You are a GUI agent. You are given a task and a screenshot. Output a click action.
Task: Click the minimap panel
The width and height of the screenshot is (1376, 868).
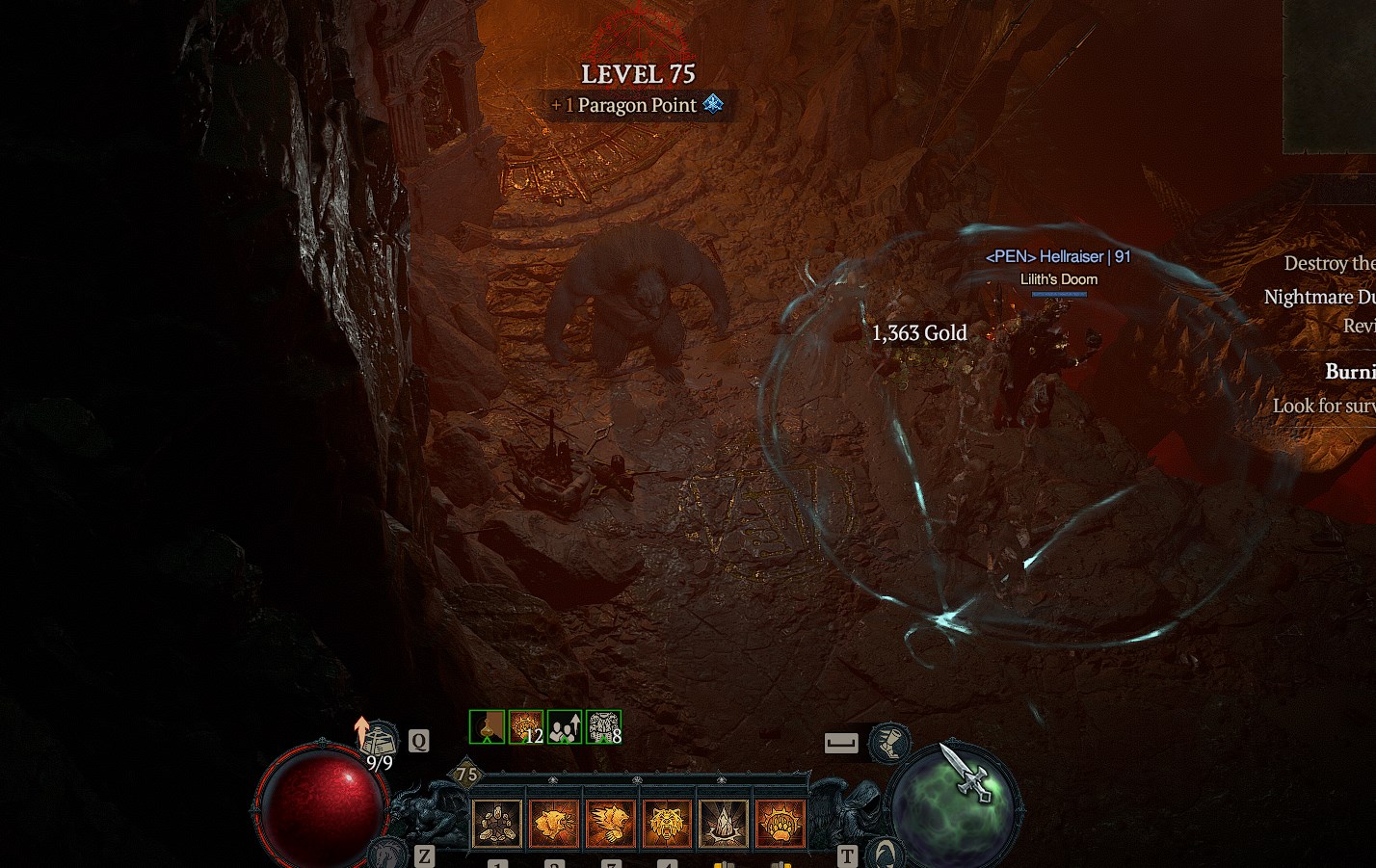tap(1330, 77)
